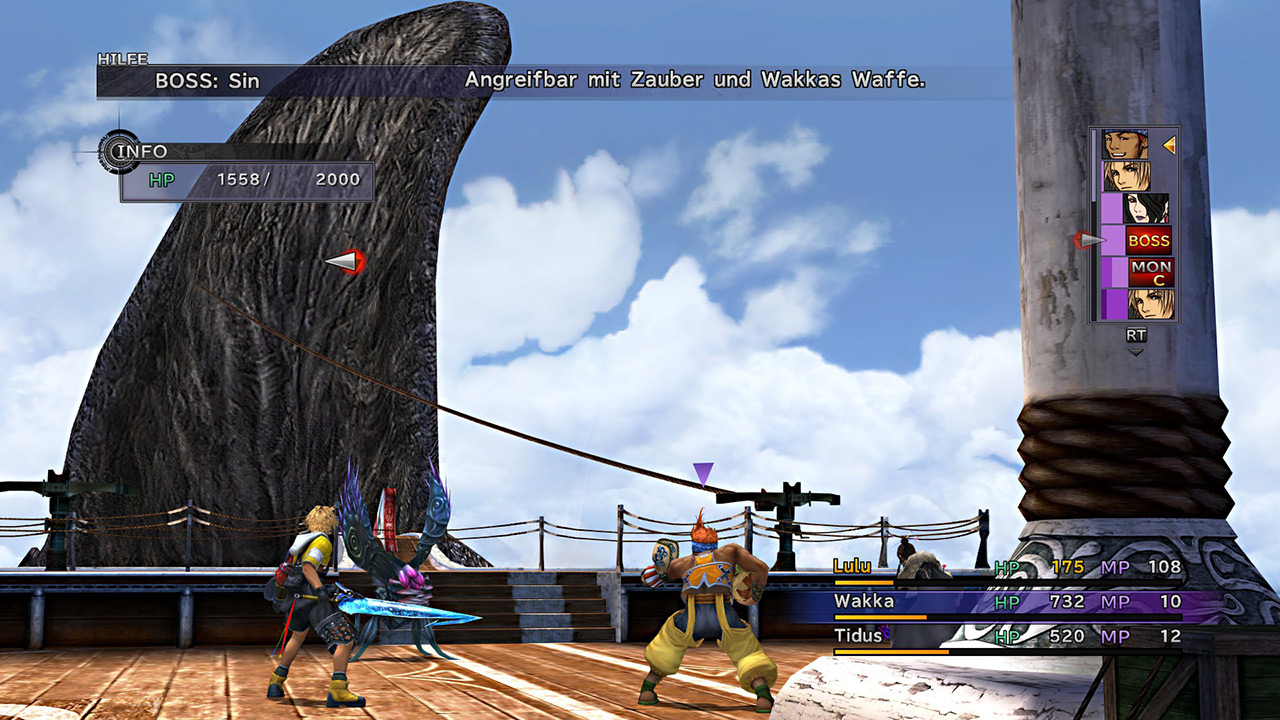This screenshot has height=720, width=1280.
Task: Select Lulu's portrait in the turn order
Action: pos(1146,208)
